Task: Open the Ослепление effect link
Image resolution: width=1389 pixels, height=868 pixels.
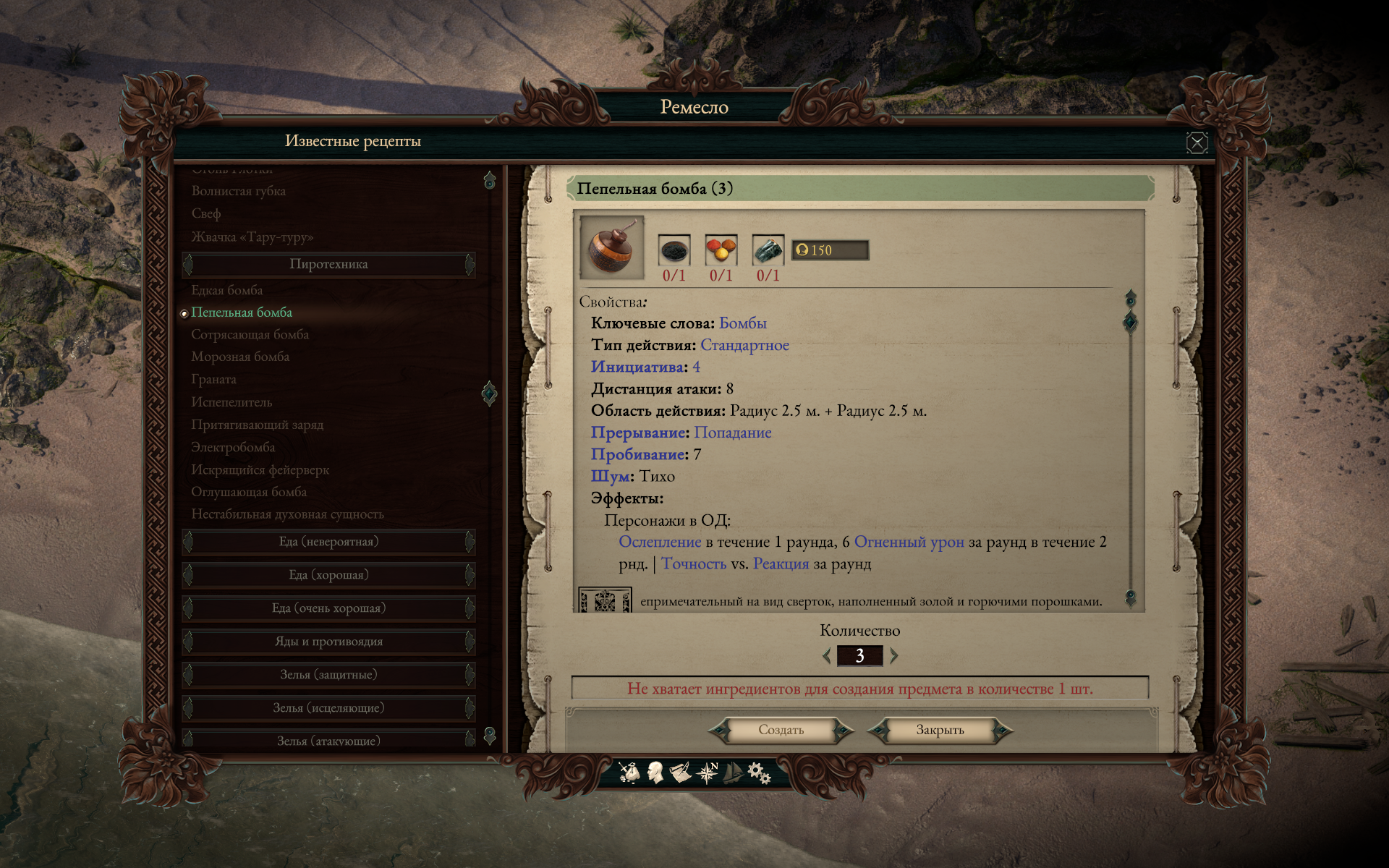Action: 660,542
